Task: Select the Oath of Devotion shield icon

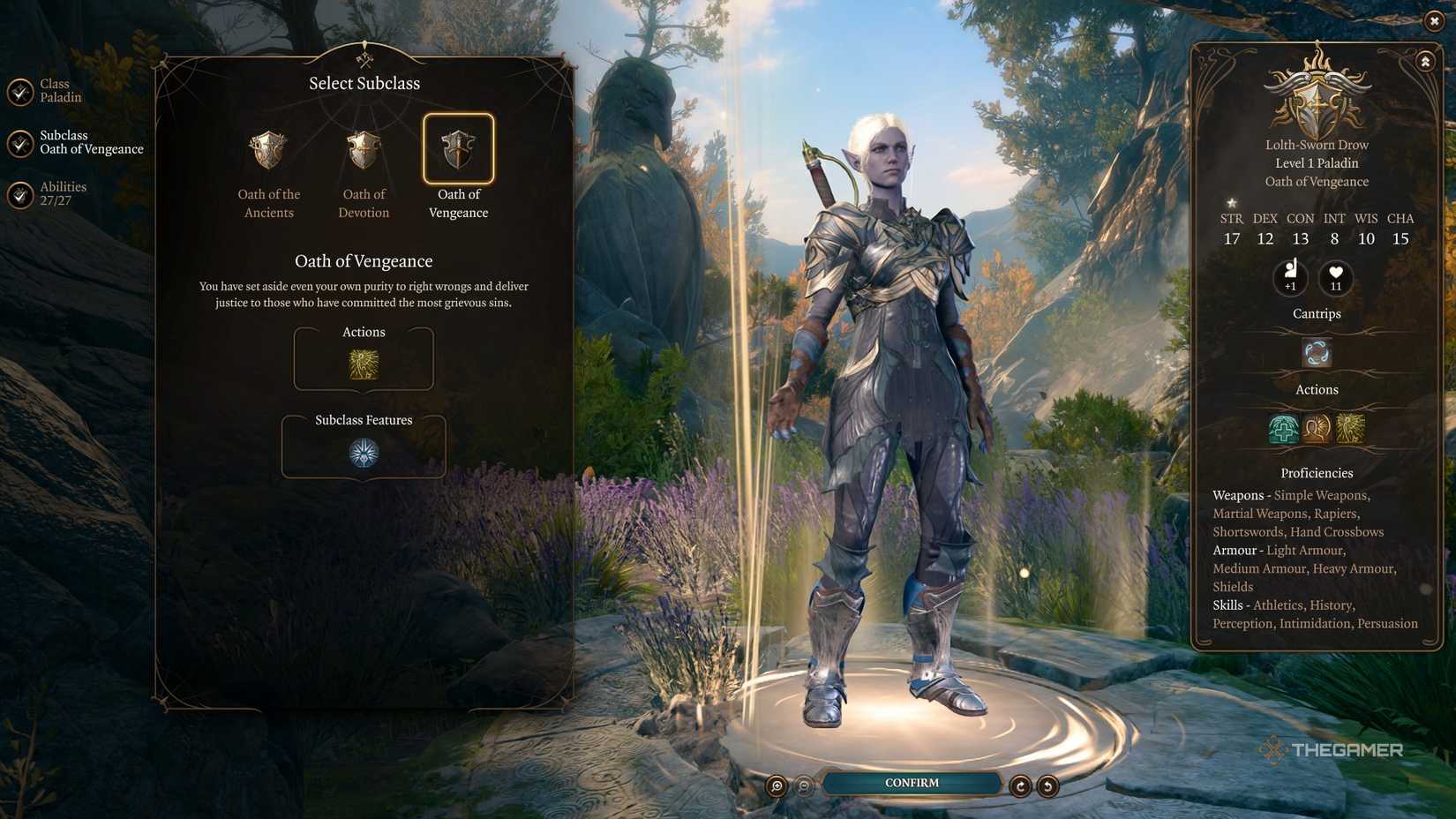Action: click(x=363, y=150)
